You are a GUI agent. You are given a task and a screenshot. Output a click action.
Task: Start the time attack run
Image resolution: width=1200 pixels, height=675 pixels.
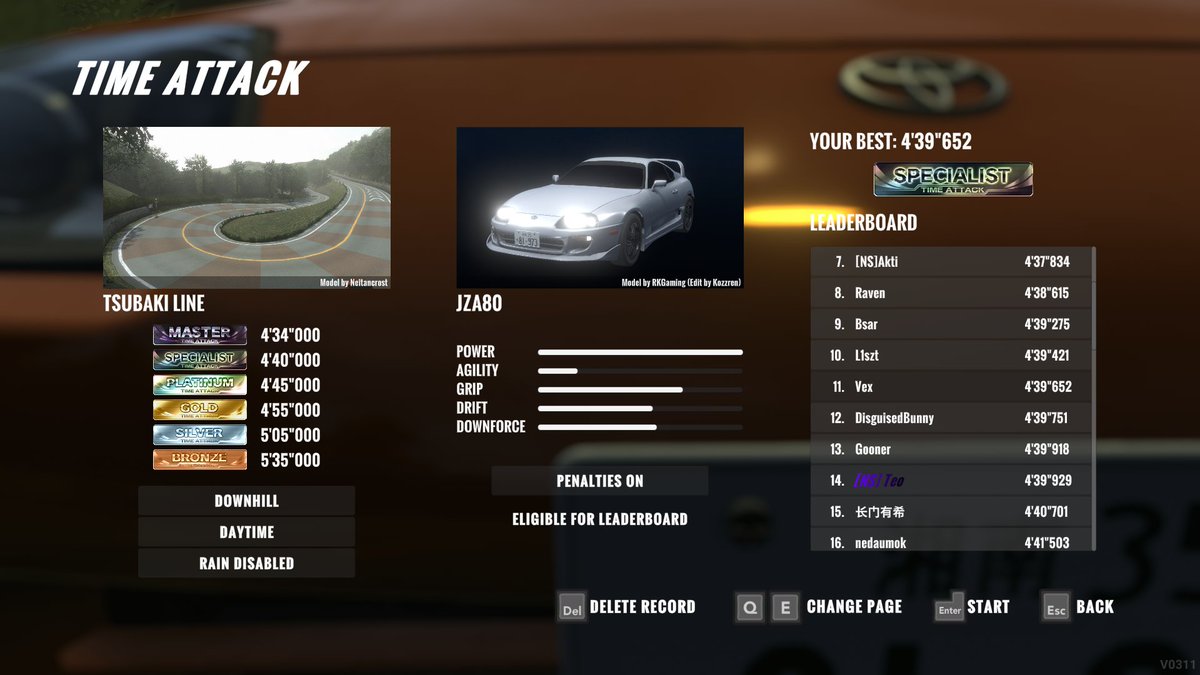click(x=972, y=607)
